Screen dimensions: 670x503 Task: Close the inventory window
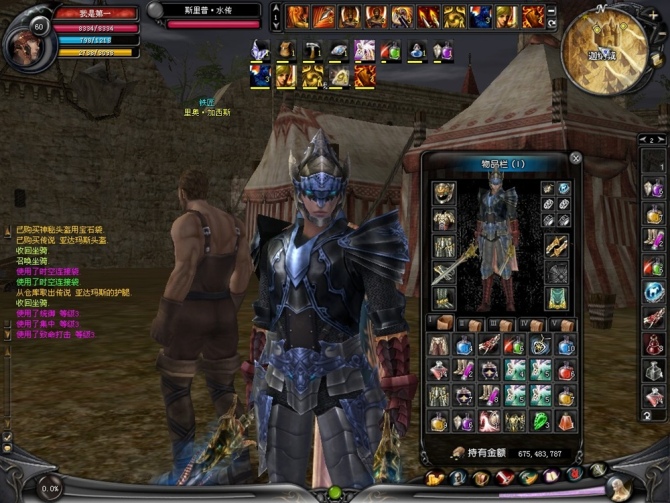[x=576, y=158]
